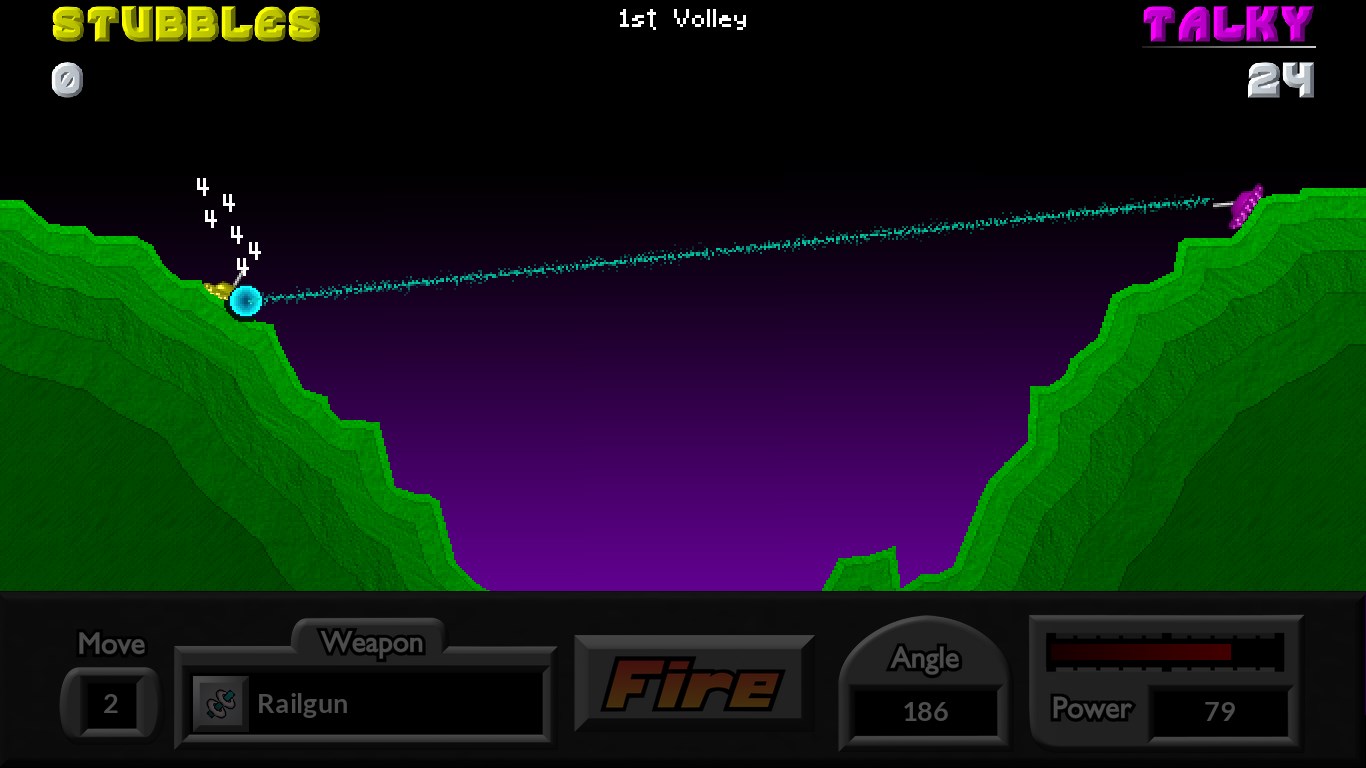The image size is (1366, 768).
Task: Click the Move counter box
Action: (x=110, y=703)
